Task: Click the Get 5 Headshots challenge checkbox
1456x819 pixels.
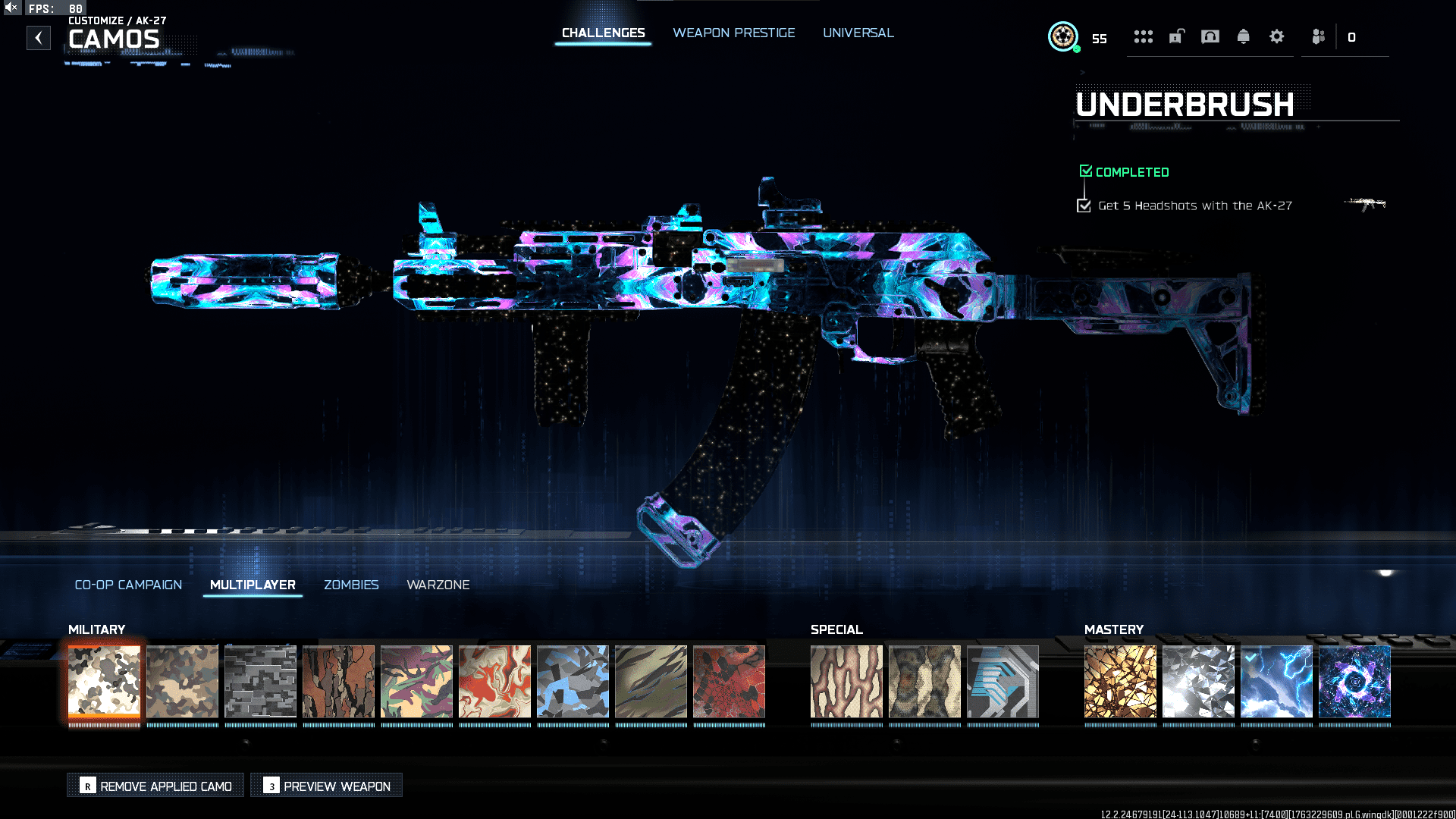Action: pos(1083,205)
